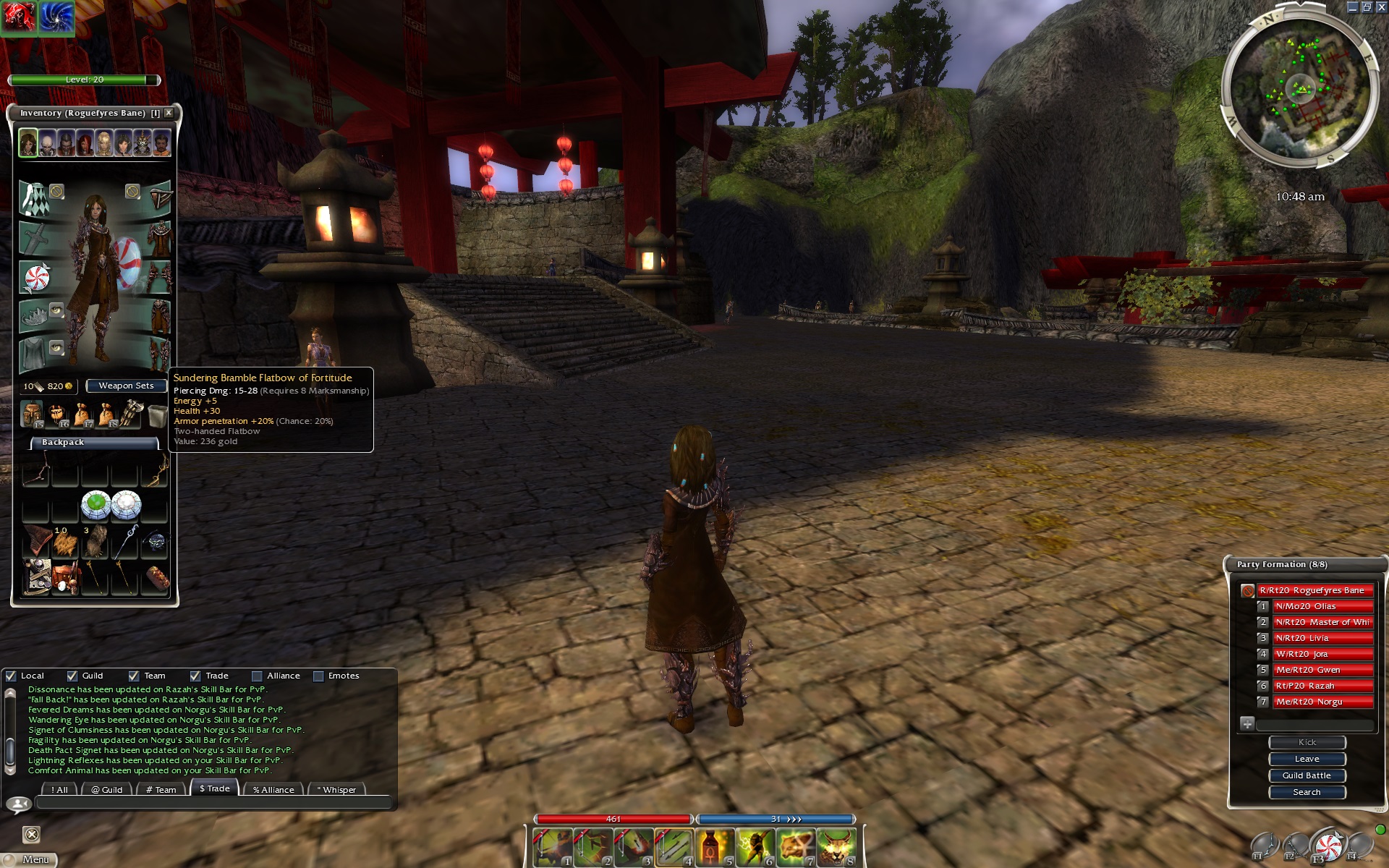The width and height of the screenshot is (1389, 868).
Task: Switch to the Alliance chat channel tab
Action: 273,789
